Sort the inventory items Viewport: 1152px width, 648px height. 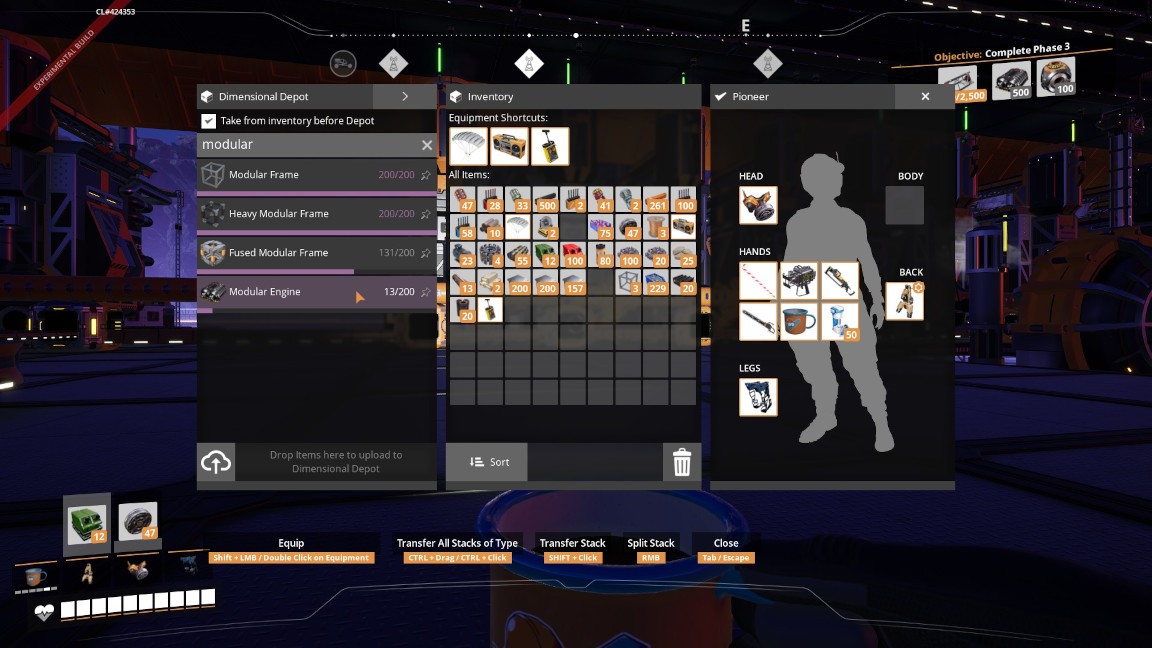pos(487,462)
